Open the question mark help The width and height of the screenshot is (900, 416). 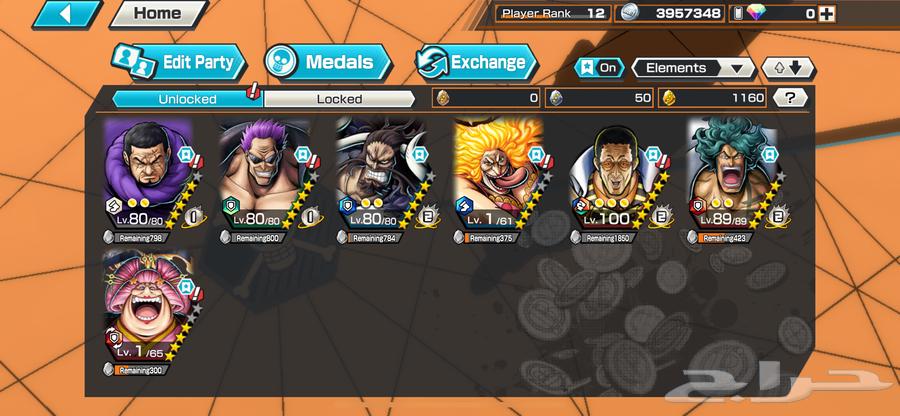pyautogui.click(x=792, y=98)
